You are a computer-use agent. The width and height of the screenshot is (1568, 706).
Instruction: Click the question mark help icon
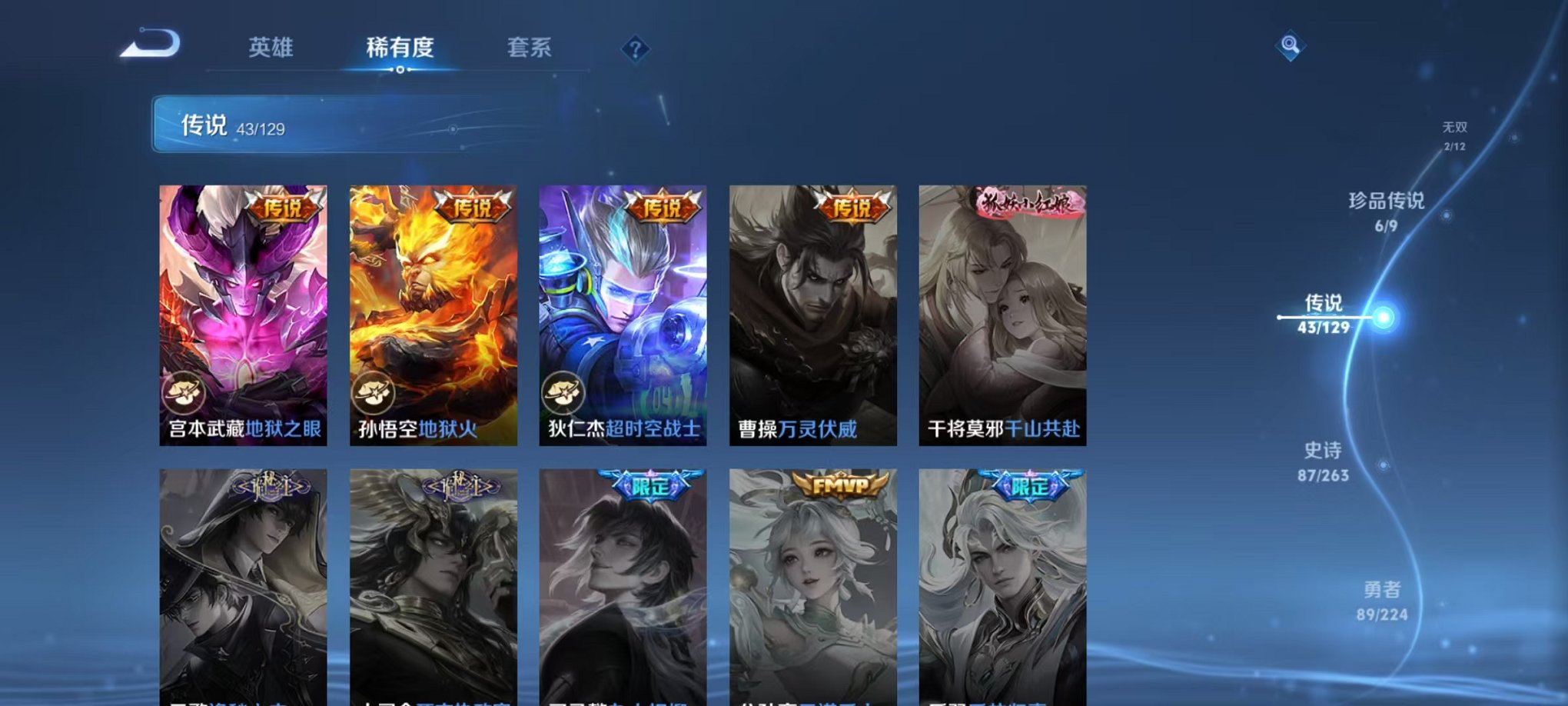tap(635, 50)
